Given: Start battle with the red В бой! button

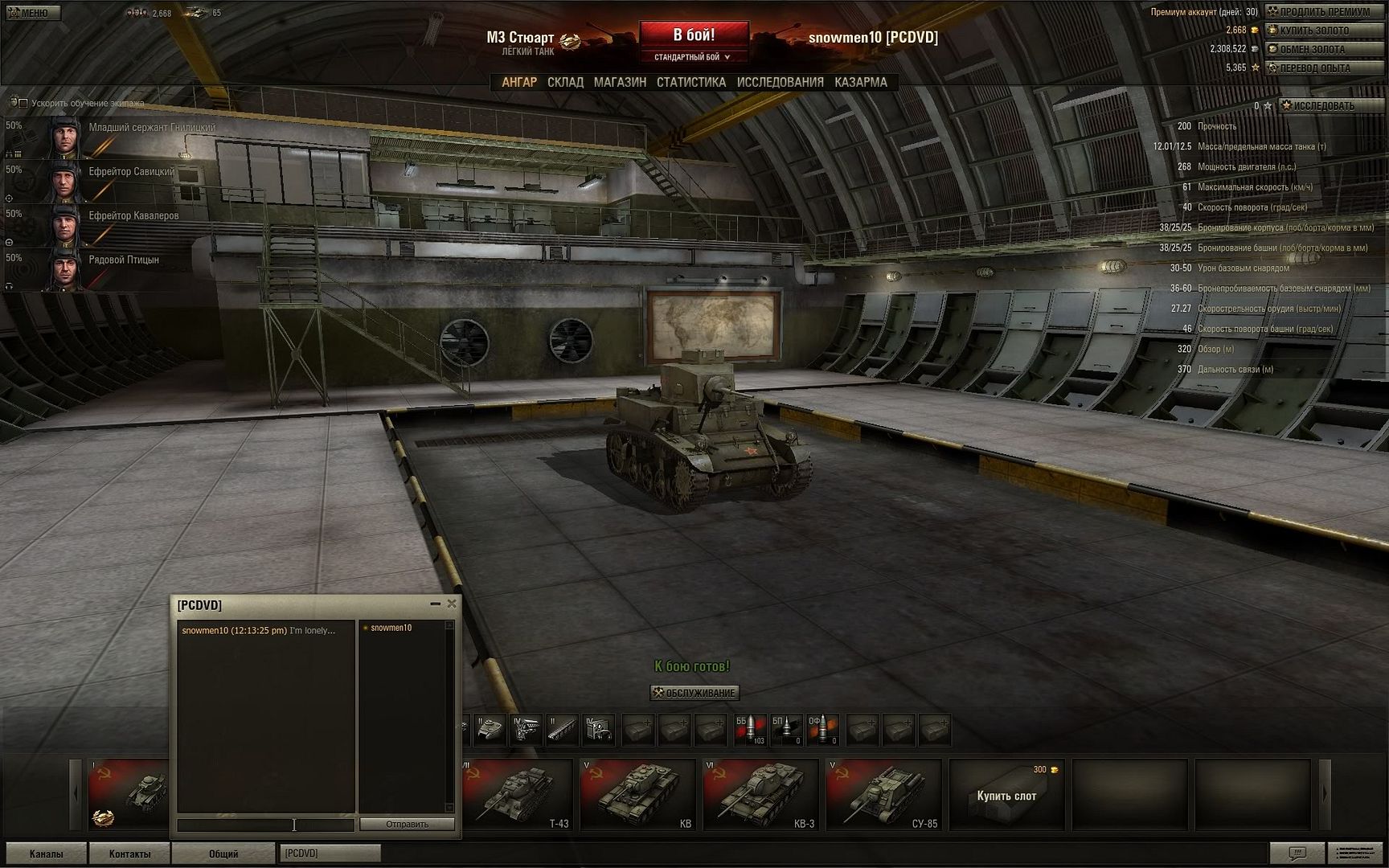Looking at the screenshot, I should [x=694, y=35].
